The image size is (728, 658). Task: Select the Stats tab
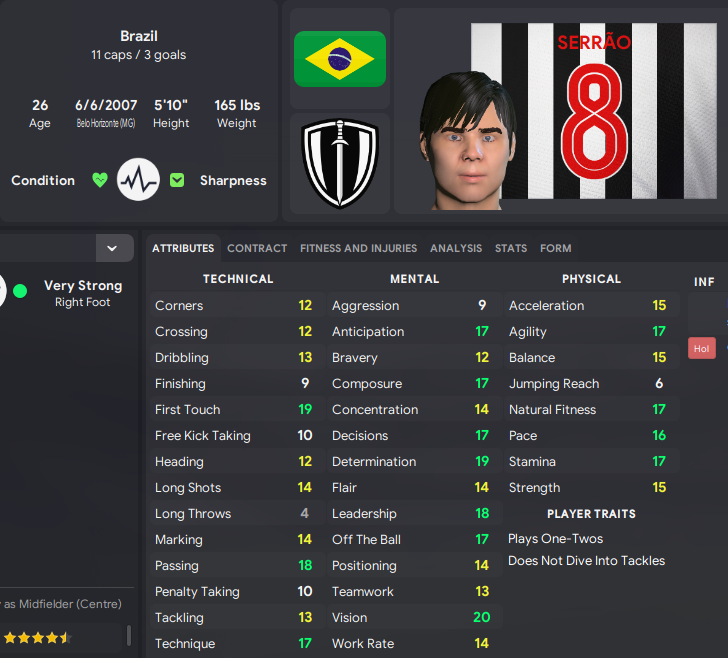coord(511,248)
